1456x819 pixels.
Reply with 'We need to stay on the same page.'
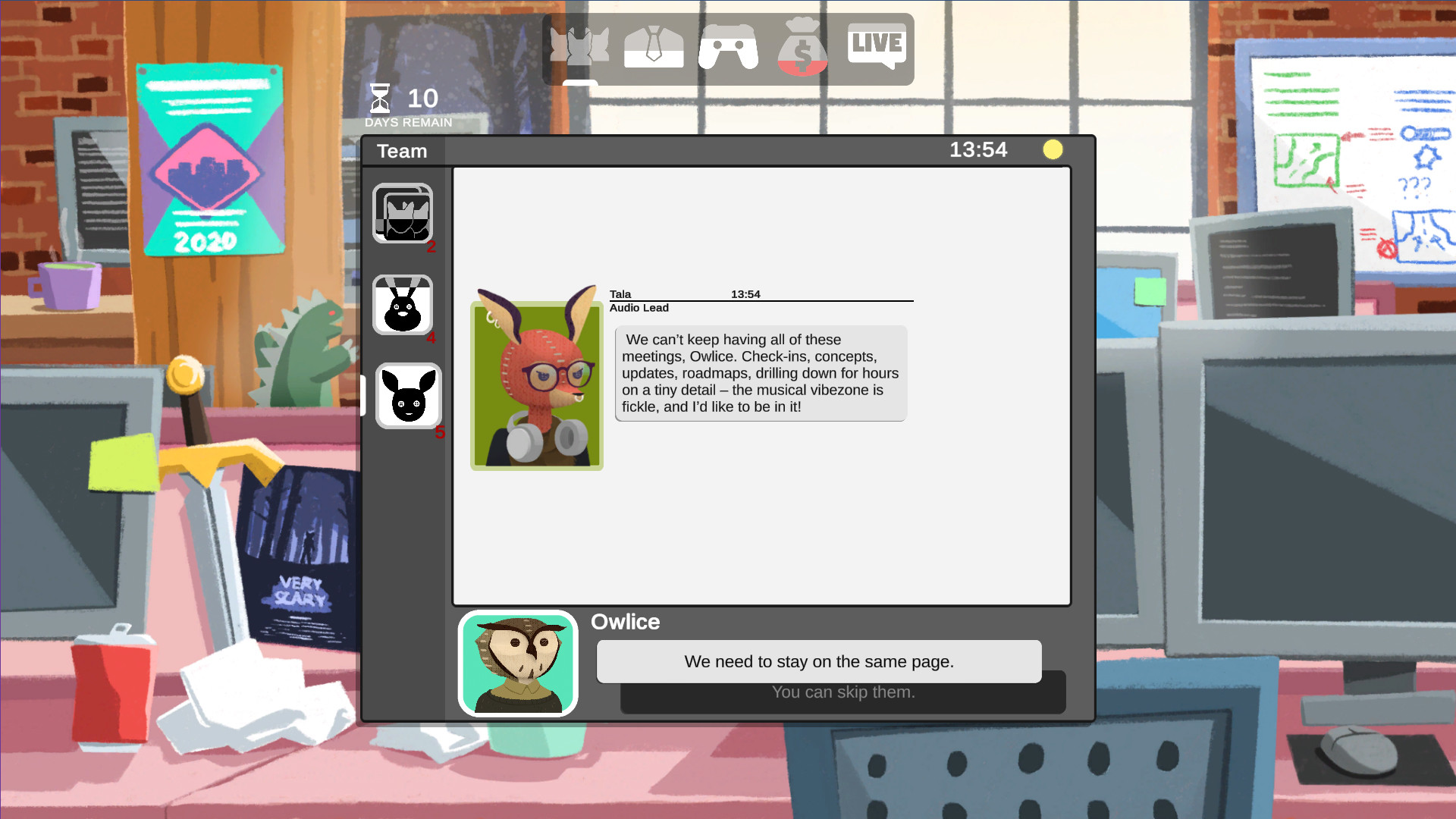click(818, 661)
